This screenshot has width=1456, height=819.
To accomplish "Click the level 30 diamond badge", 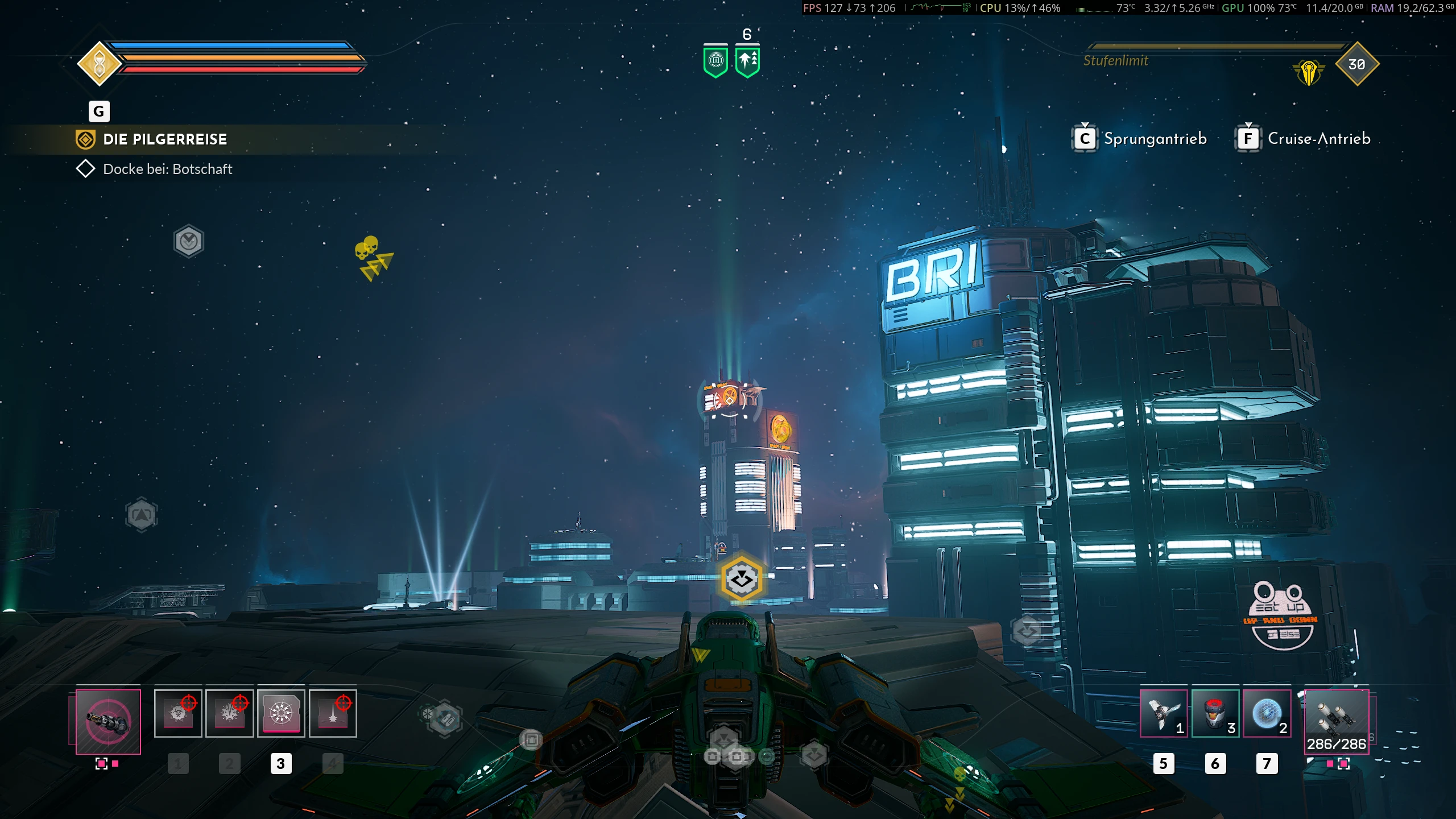I will [x=1357, y=64].
